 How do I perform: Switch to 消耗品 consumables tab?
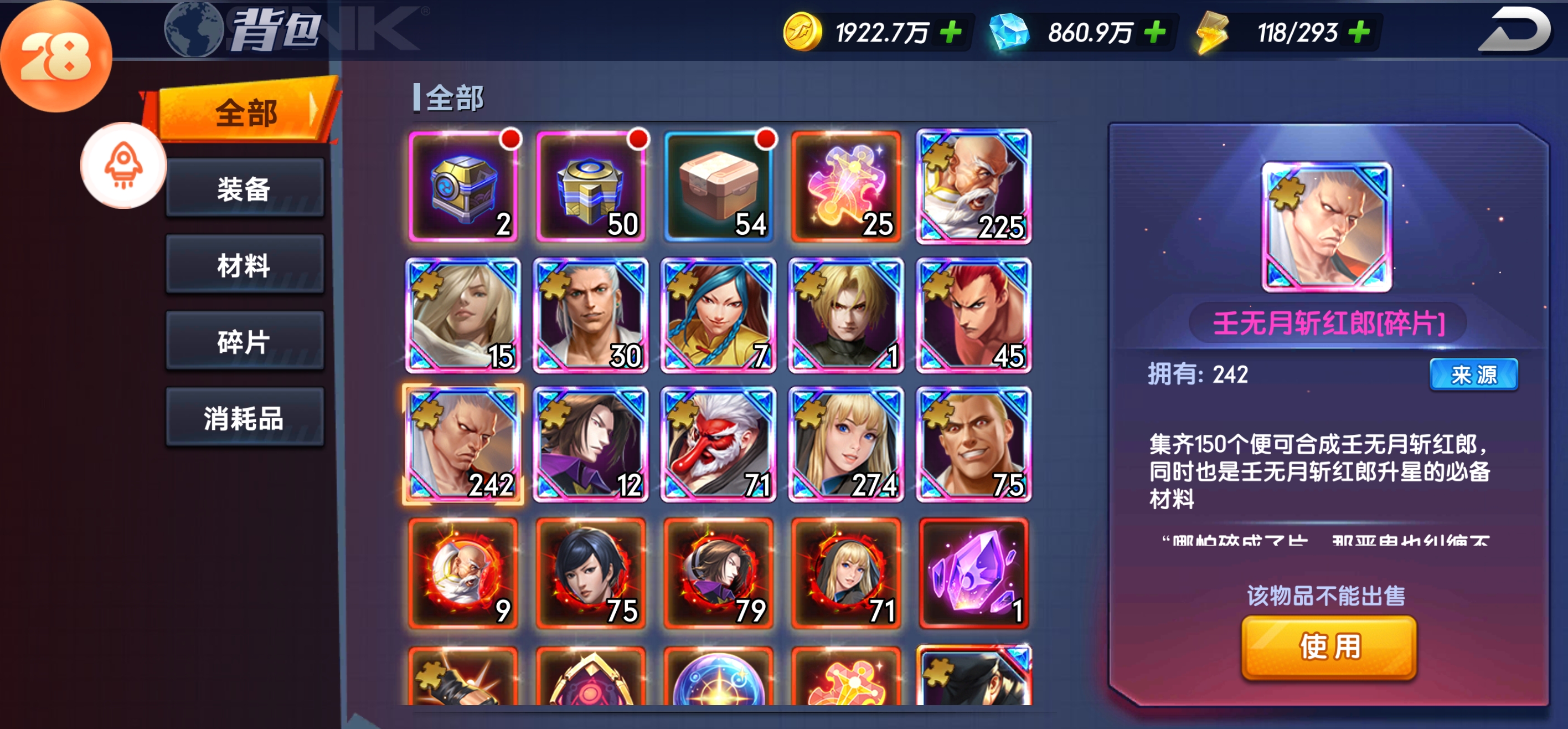(245, 418)
